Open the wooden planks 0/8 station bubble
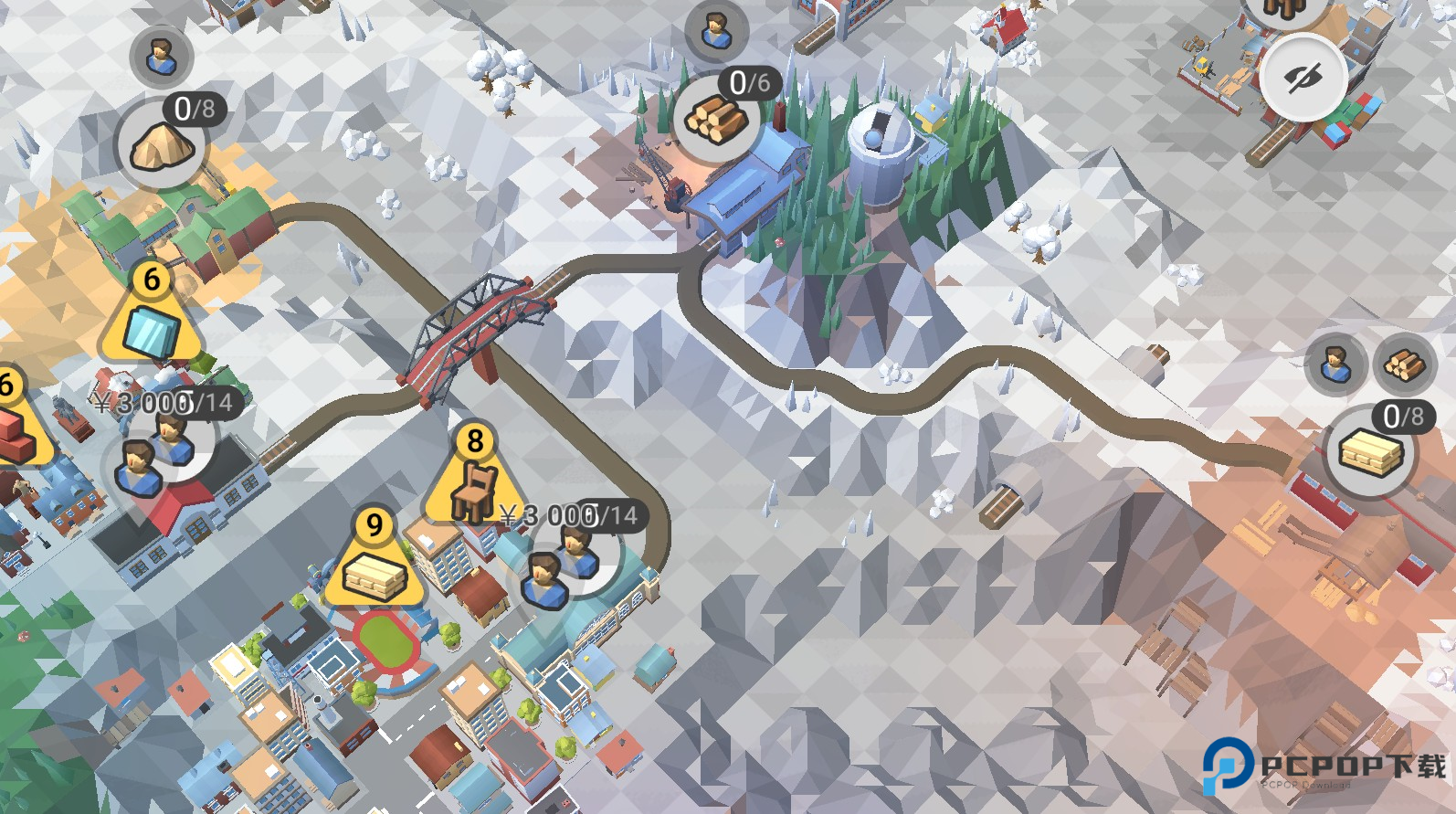This screenshot has width=1456, height=814. (x=1369, y=451)
